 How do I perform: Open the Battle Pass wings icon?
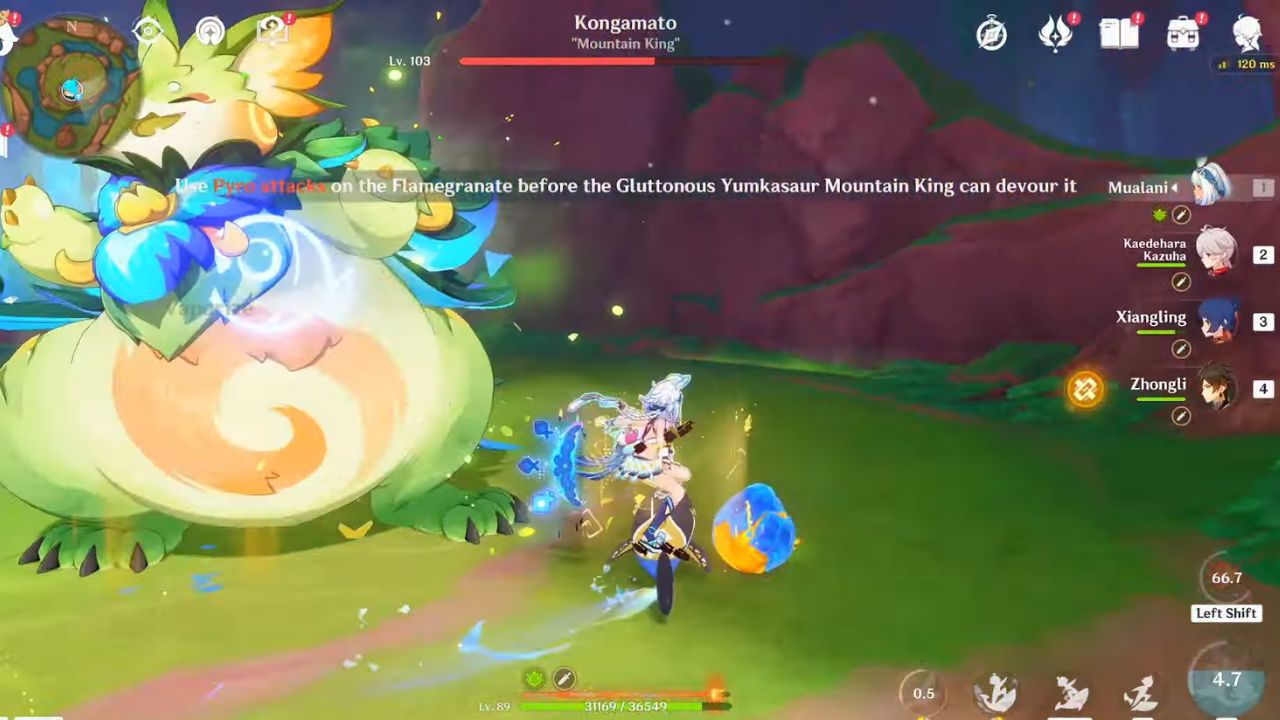point(1057,32)
